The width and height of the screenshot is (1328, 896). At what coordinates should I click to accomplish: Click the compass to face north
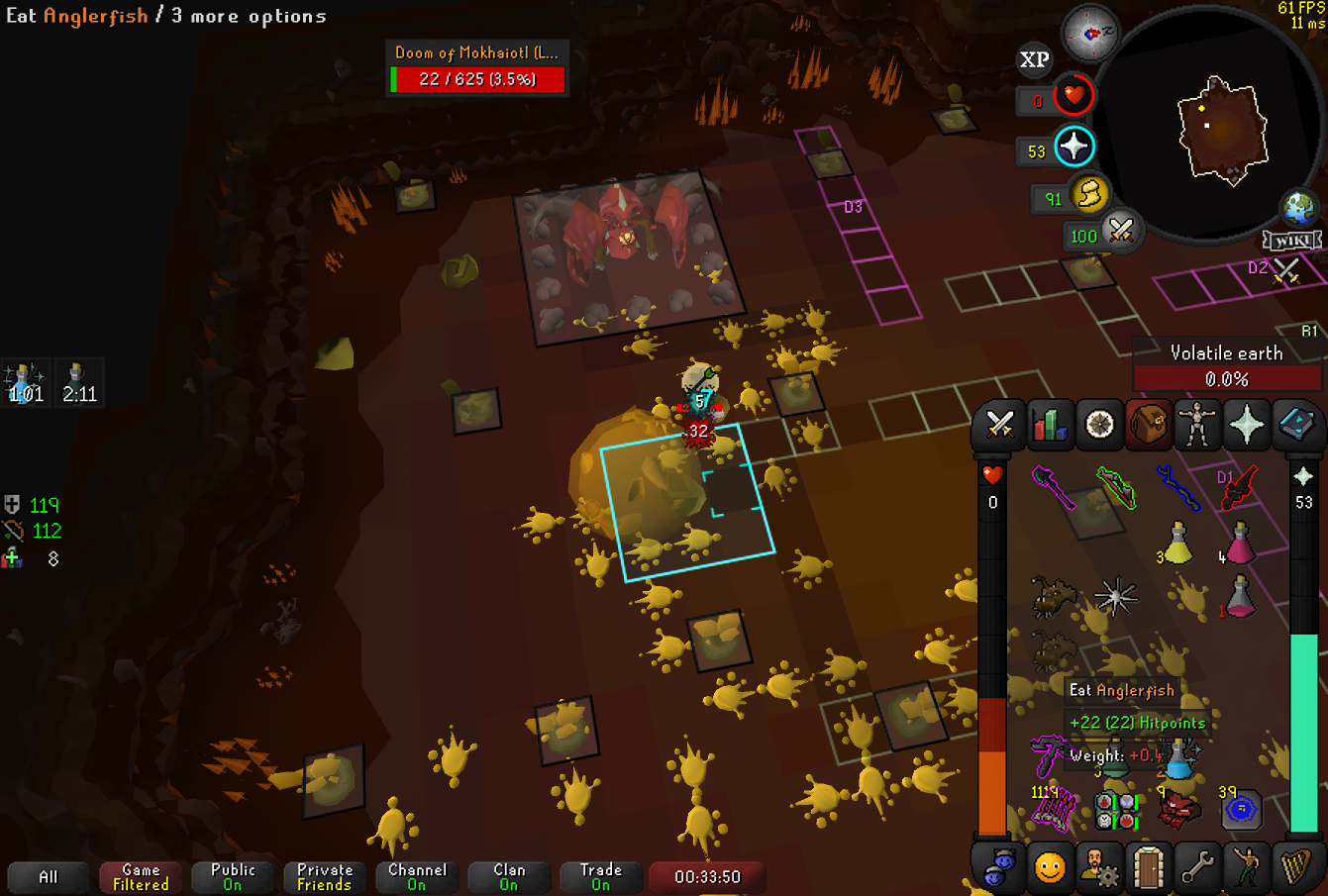1090,34
